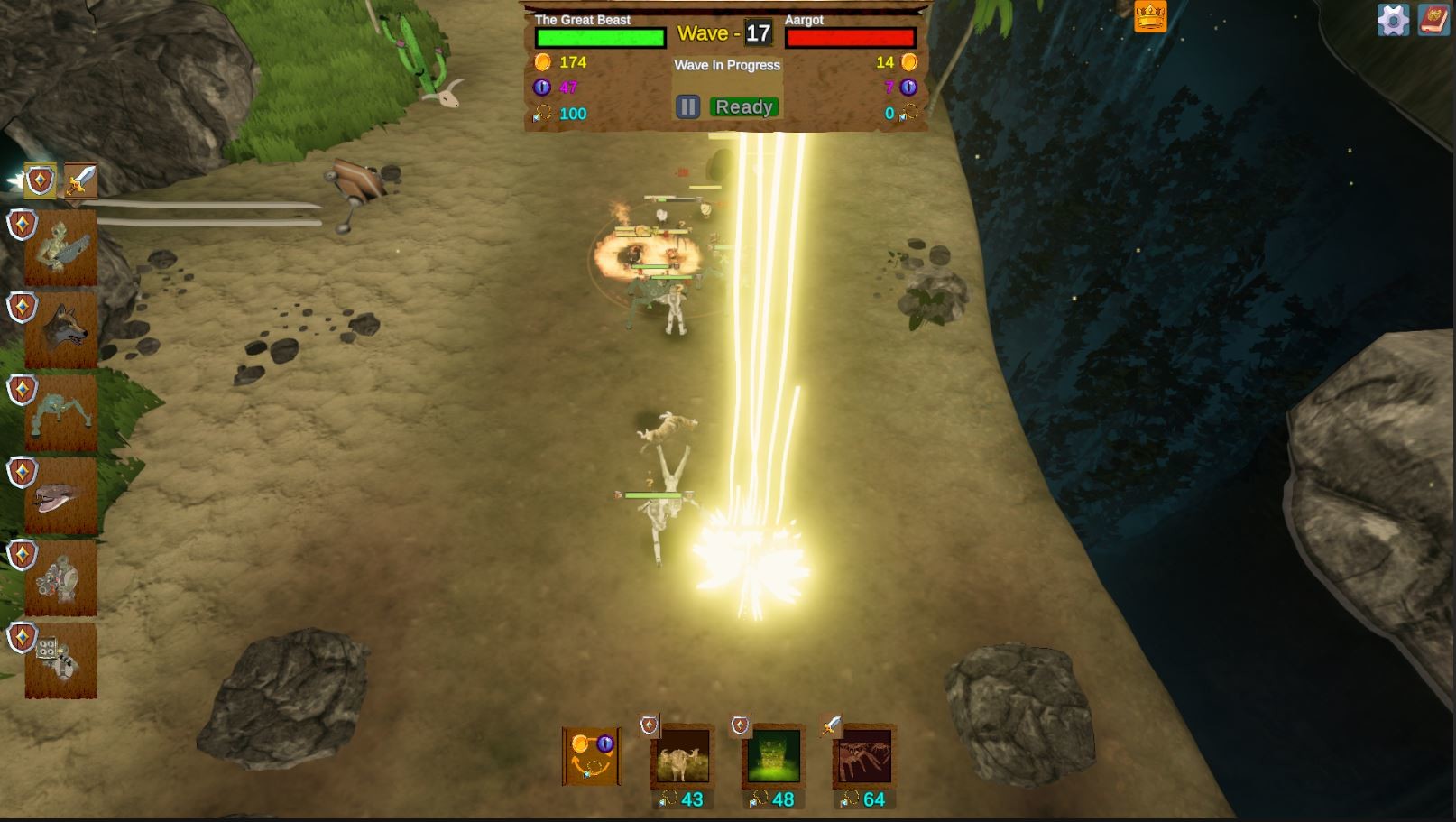
Task: Click the pause button next to Ready
Action: click(x=688, y=106)
